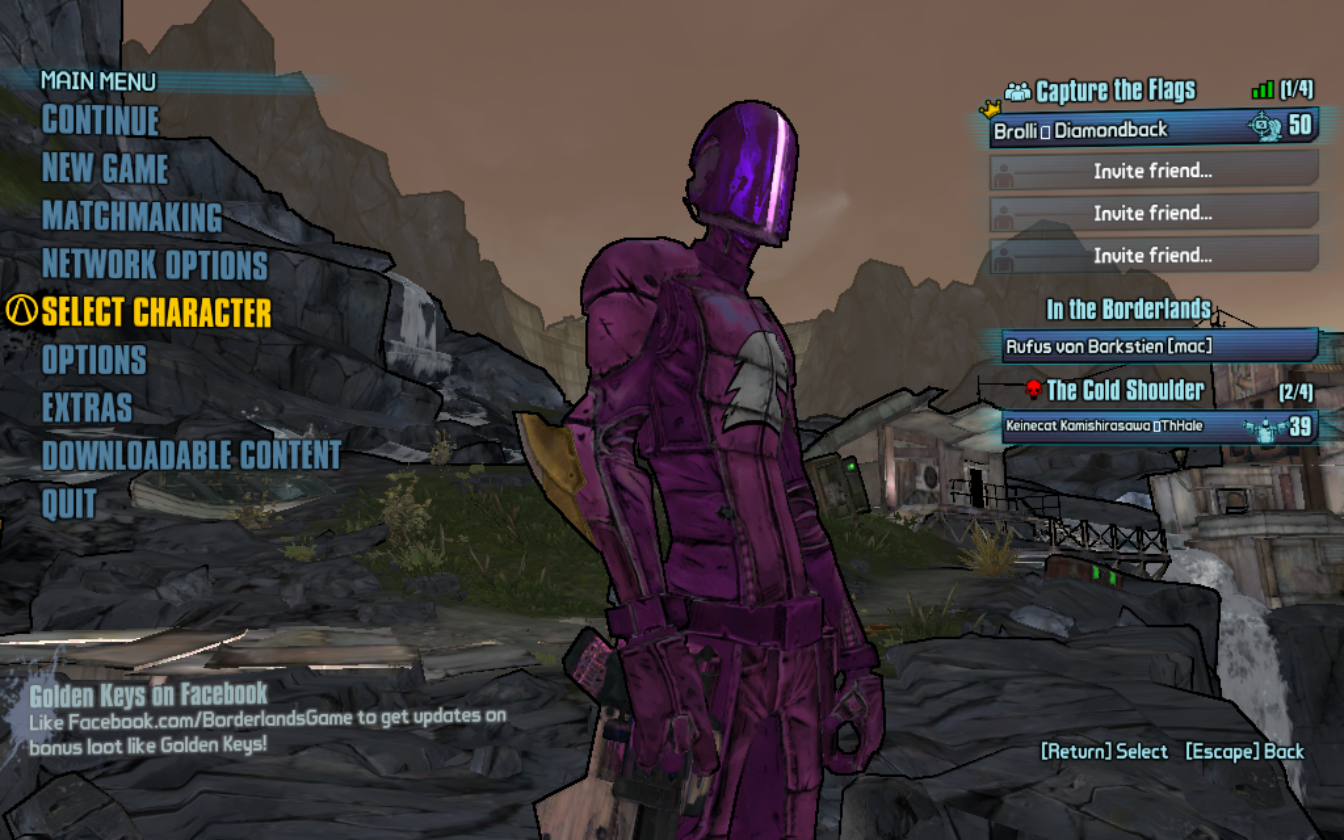Start a New Game
The image size is (1344, 840).
[x=105, y=169]
